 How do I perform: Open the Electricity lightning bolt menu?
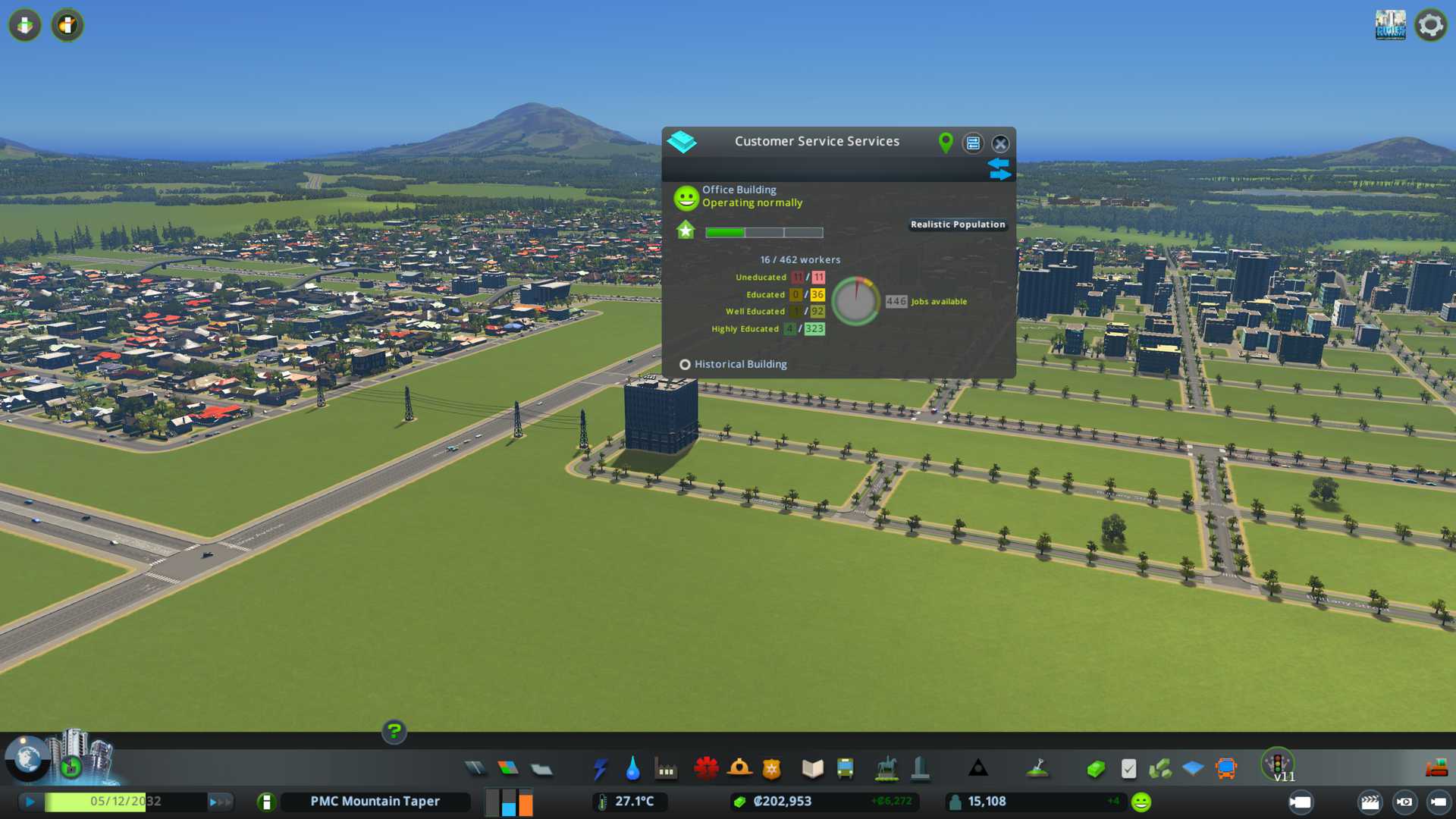(x=600, y=769)
